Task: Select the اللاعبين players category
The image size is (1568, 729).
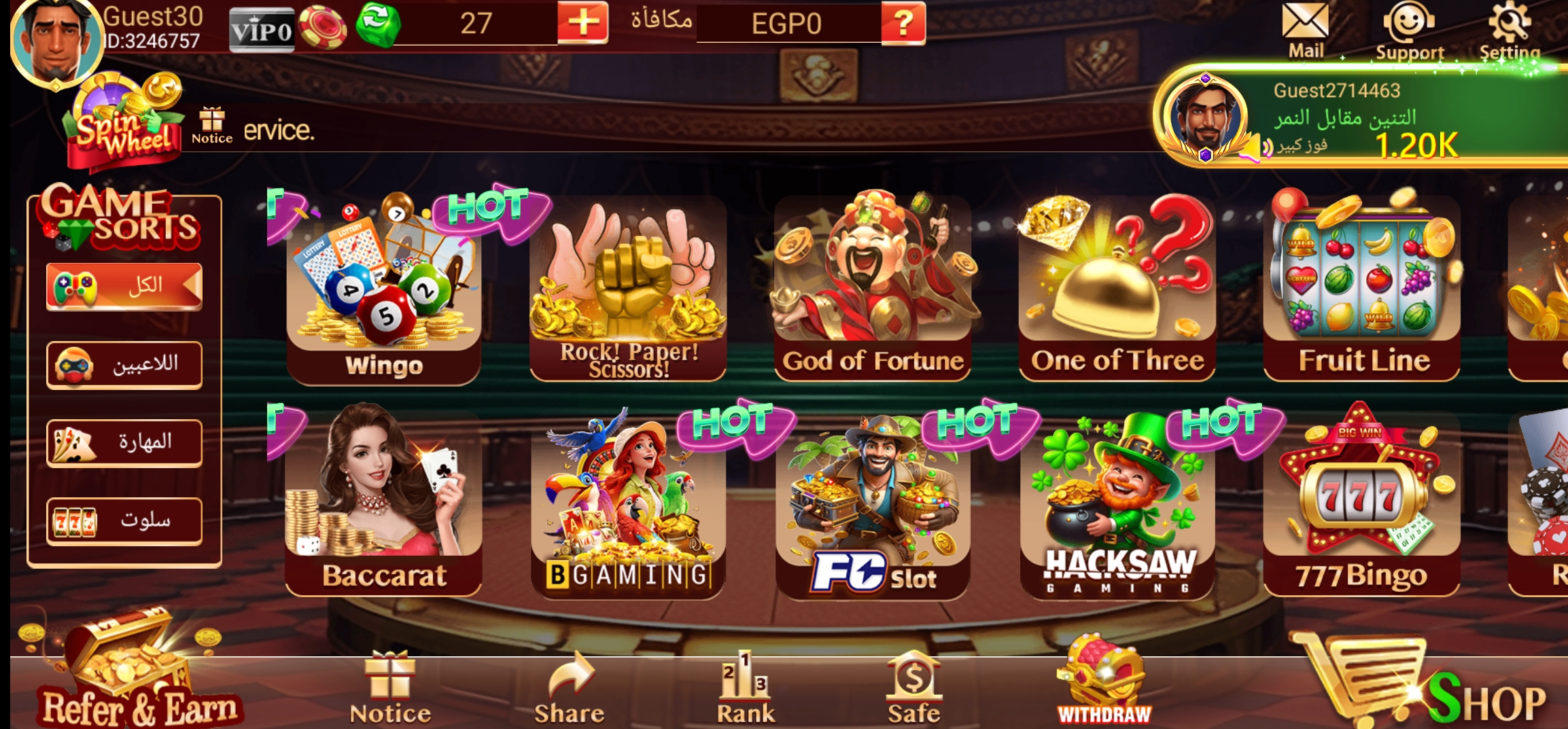Action: pyautogui.click(x=124, y=364)
